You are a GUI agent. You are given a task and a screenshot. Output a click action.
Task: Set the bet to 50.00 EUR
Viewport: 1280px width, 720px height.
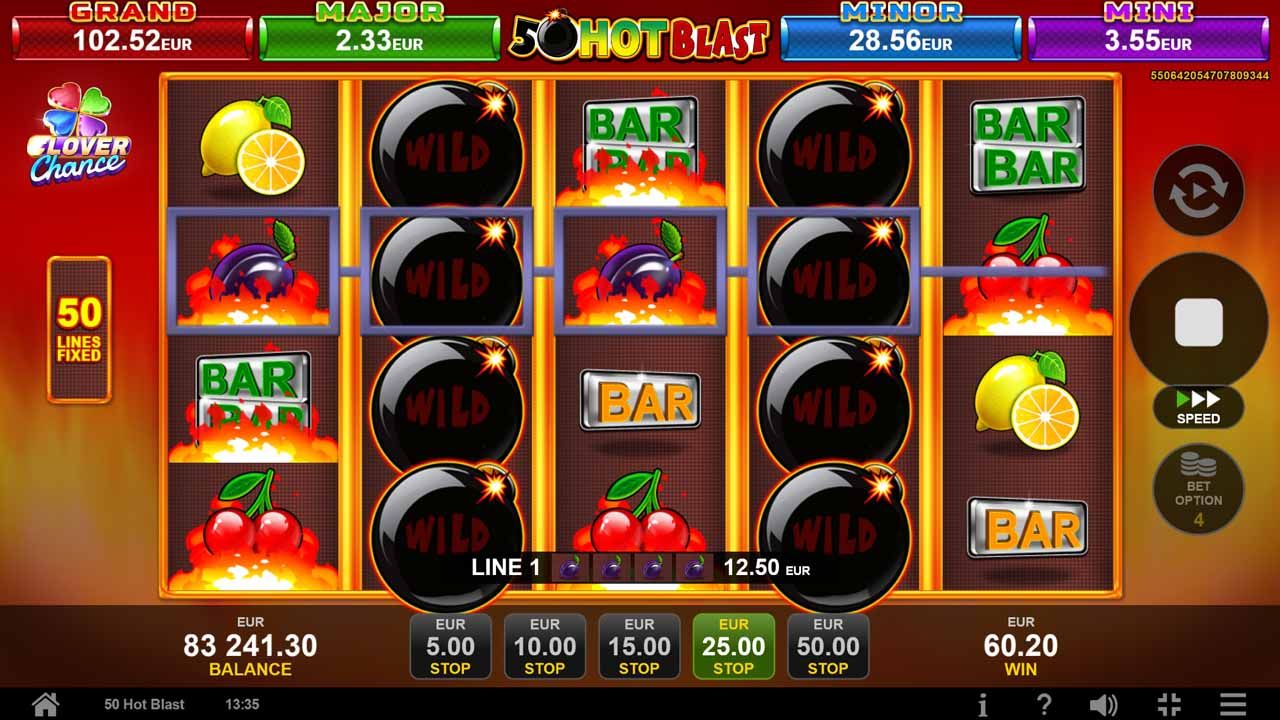click(x=828, y=647)
